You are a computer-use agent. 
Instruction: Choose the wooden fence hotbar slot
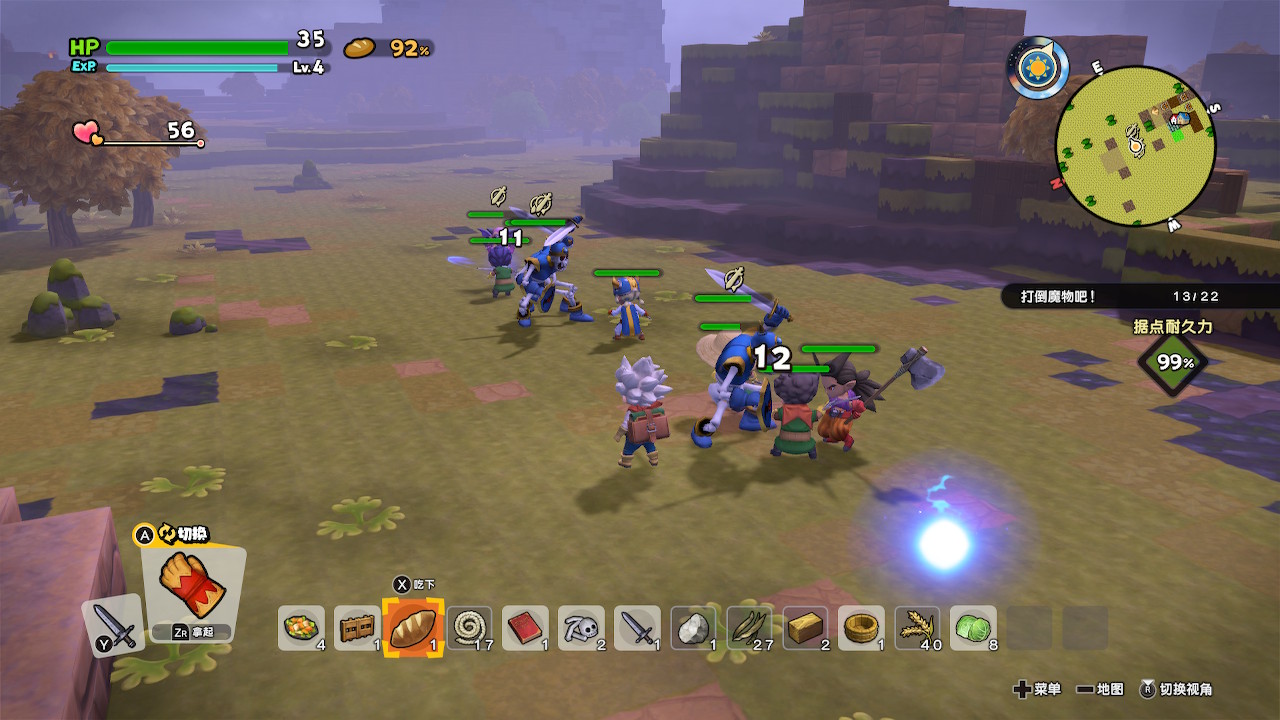pyautogui.click(x=357, y=628)
